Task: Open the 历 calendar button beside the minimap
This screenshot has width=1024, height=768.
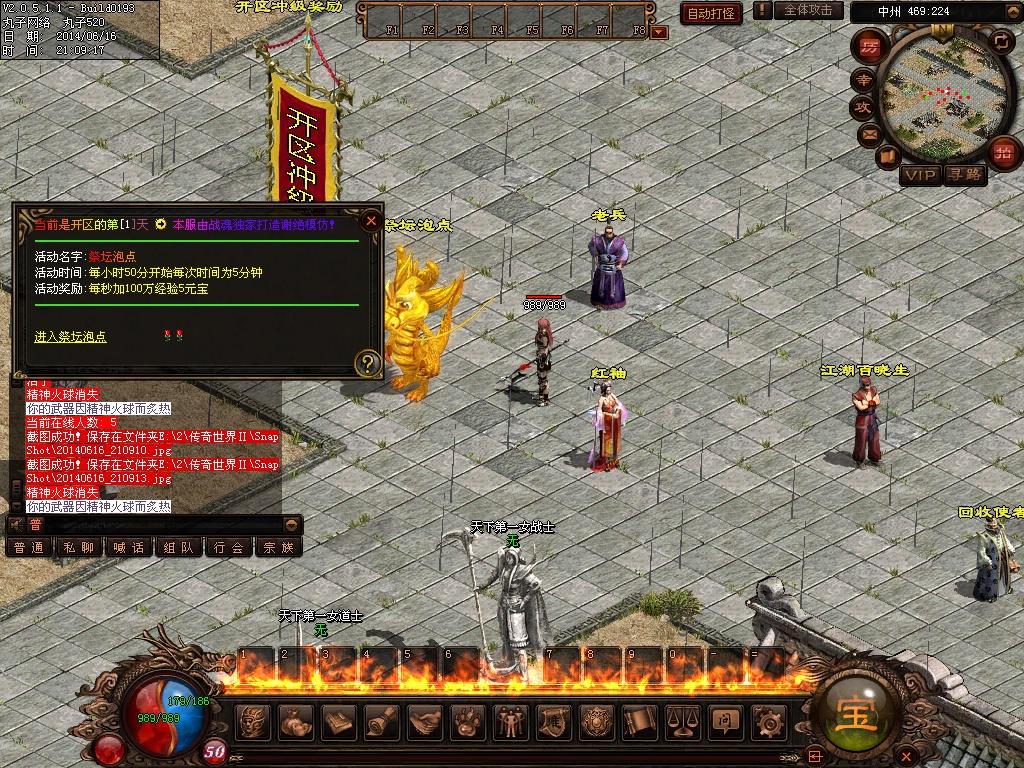Action: click(x=871, y=47)
